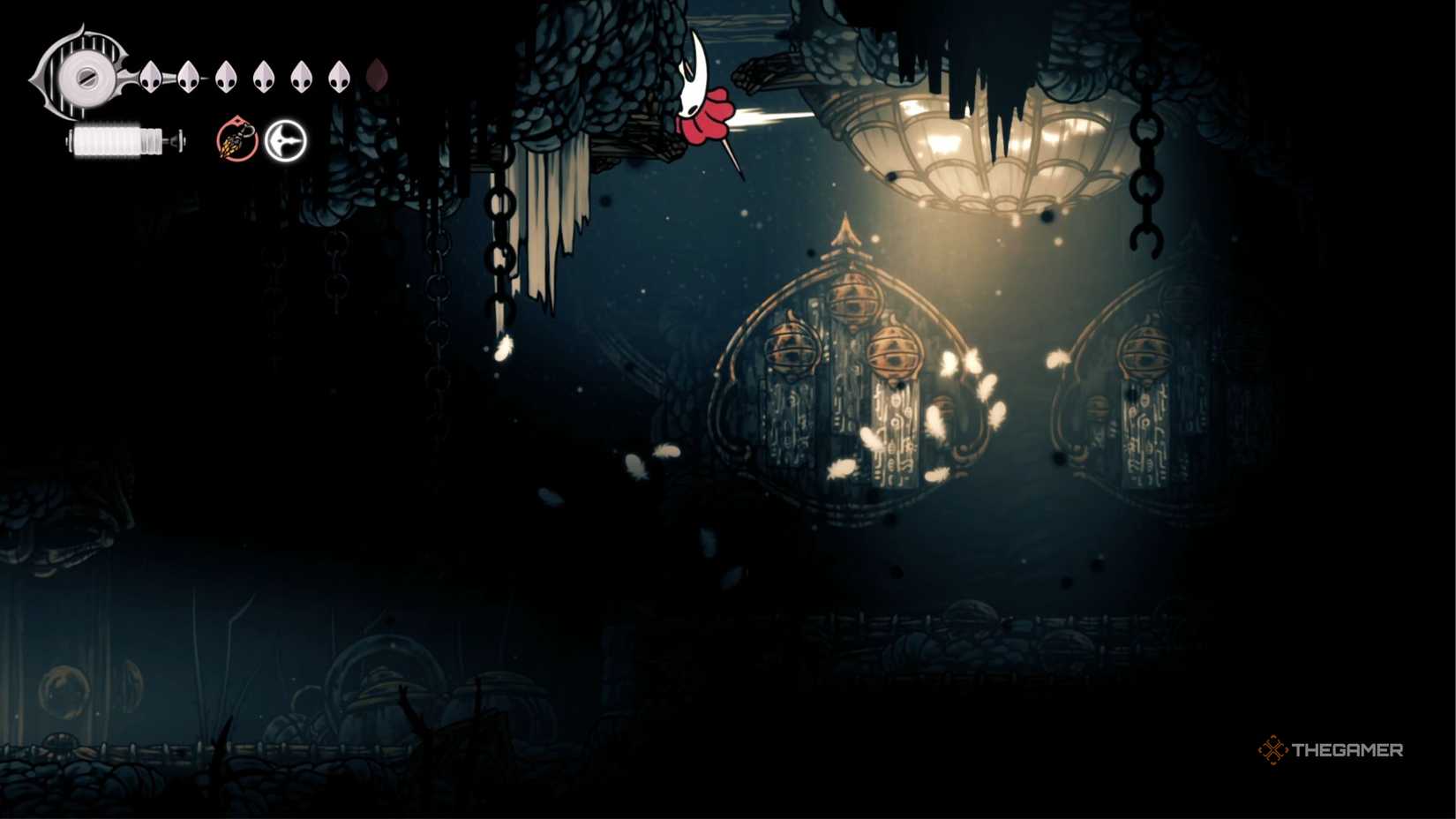Image resolution: width=1456 pixels, height=819 pixels.
Task: Activate the white crossbow-shaped skill icon
Action: 286,141
